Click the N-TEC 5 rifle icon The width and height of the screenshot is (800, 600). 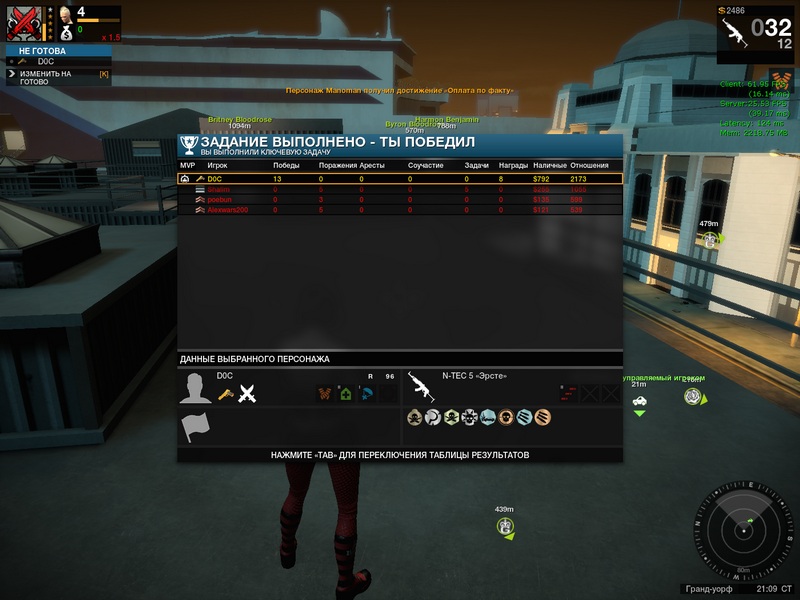coord(421,386)
